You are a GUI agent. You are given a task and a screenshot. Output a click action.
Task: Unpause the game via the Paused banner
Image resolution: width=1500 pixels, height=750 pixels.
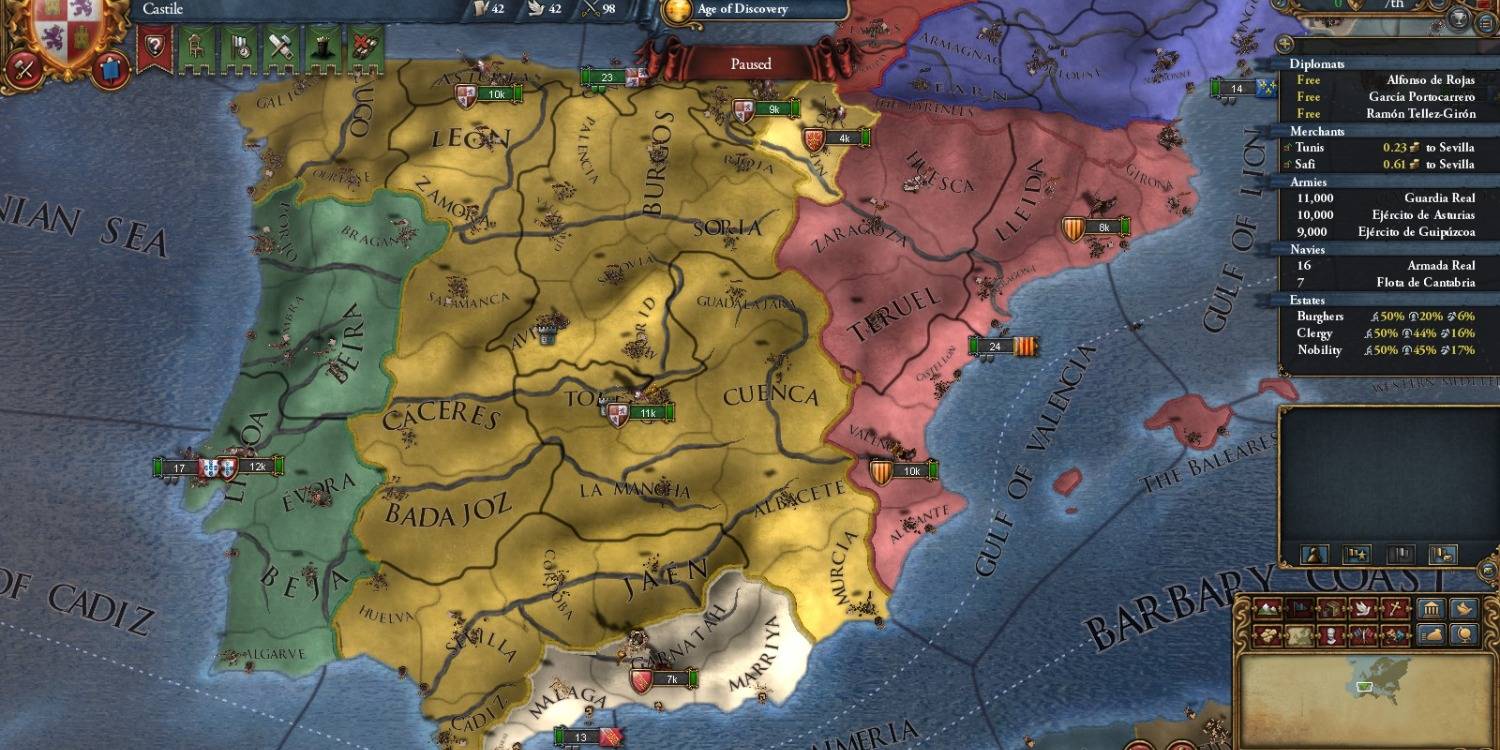[x=750, y=63]
